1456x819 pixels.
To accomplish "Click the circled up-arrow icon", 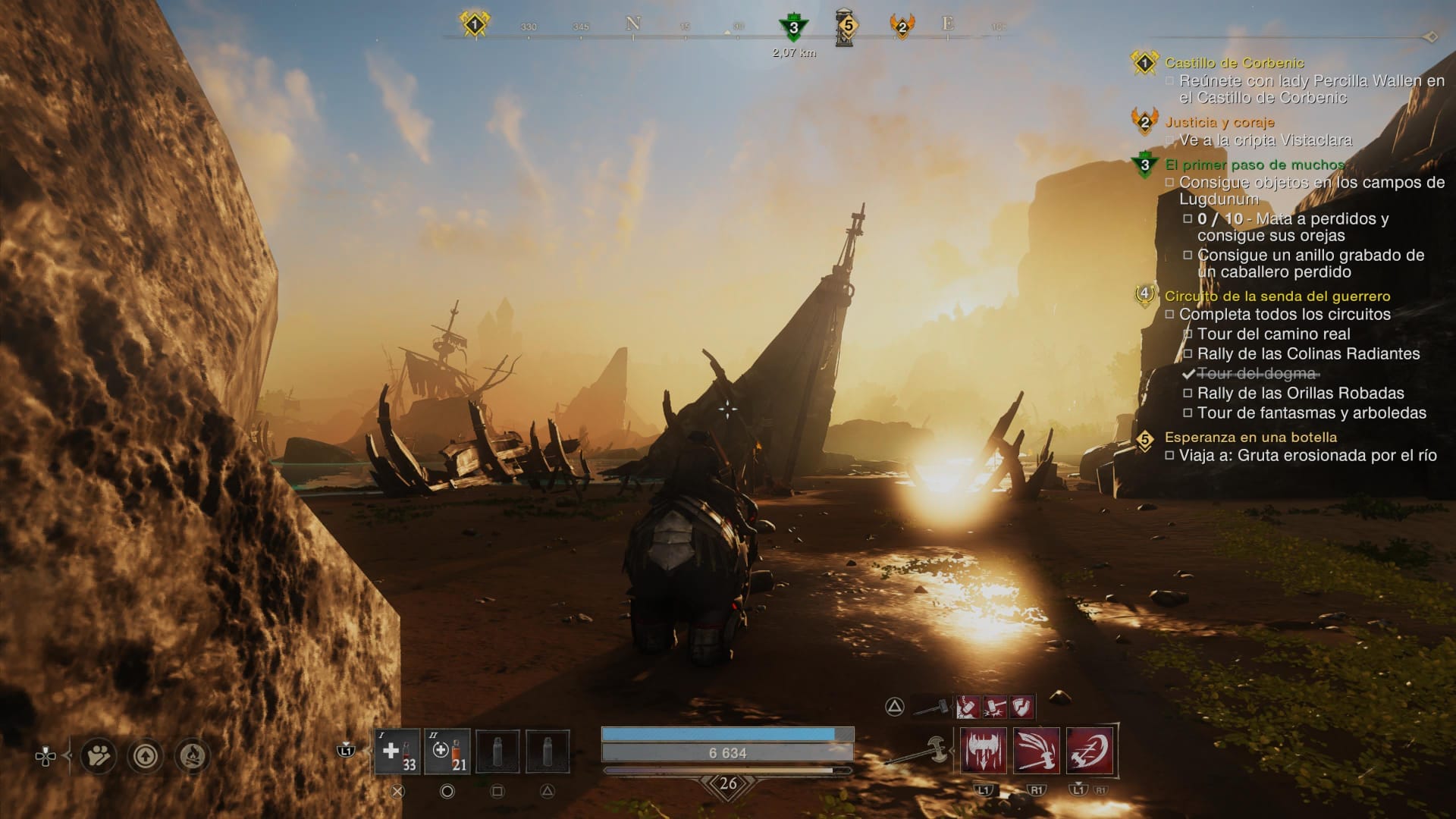I will [146, 756].
